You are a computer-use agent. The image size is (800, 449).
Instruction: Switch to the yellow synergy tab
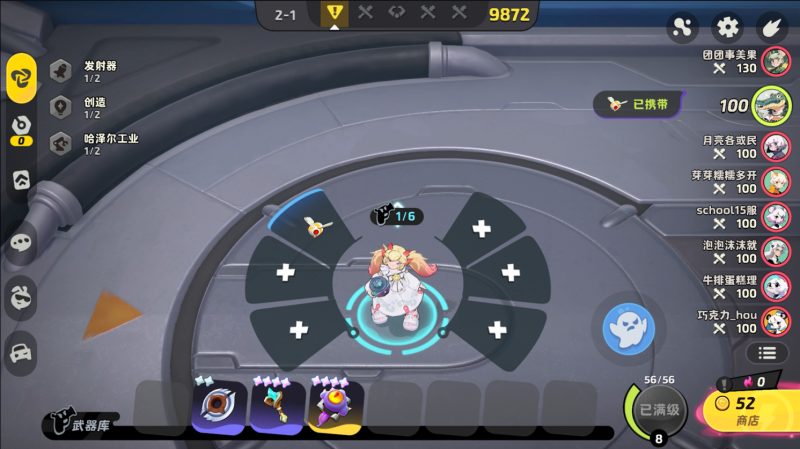[21, 78]
